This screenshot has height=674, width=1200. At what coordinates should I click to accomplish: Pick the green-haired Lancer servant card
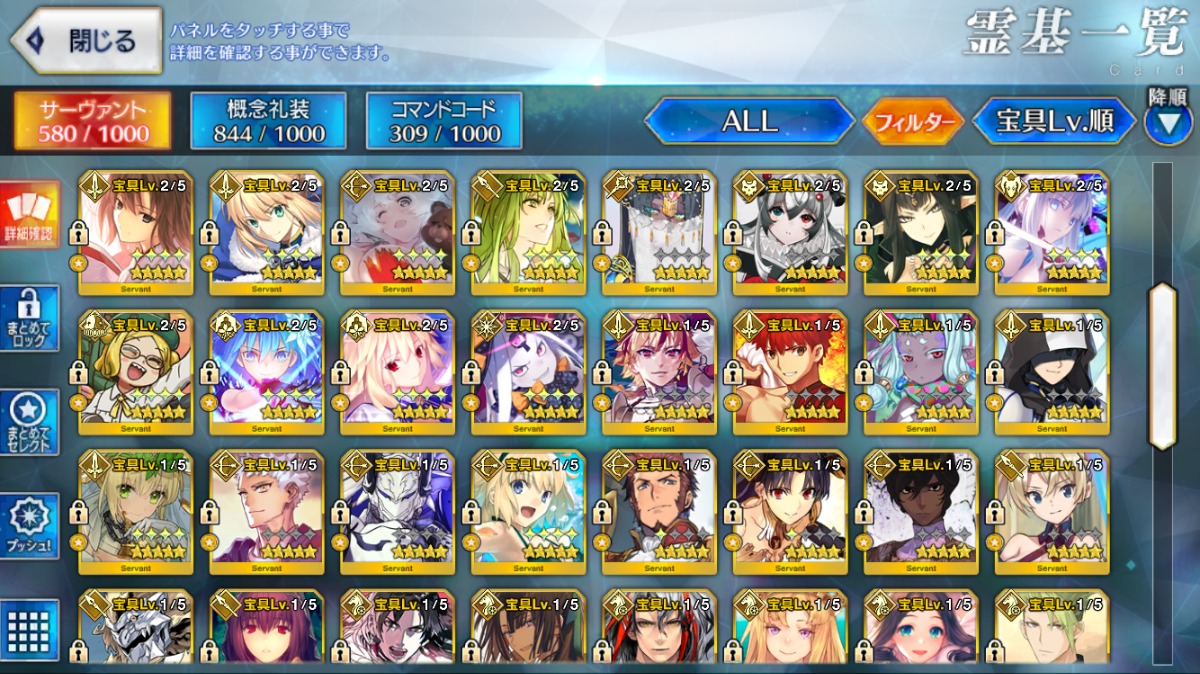pos(528,233)
